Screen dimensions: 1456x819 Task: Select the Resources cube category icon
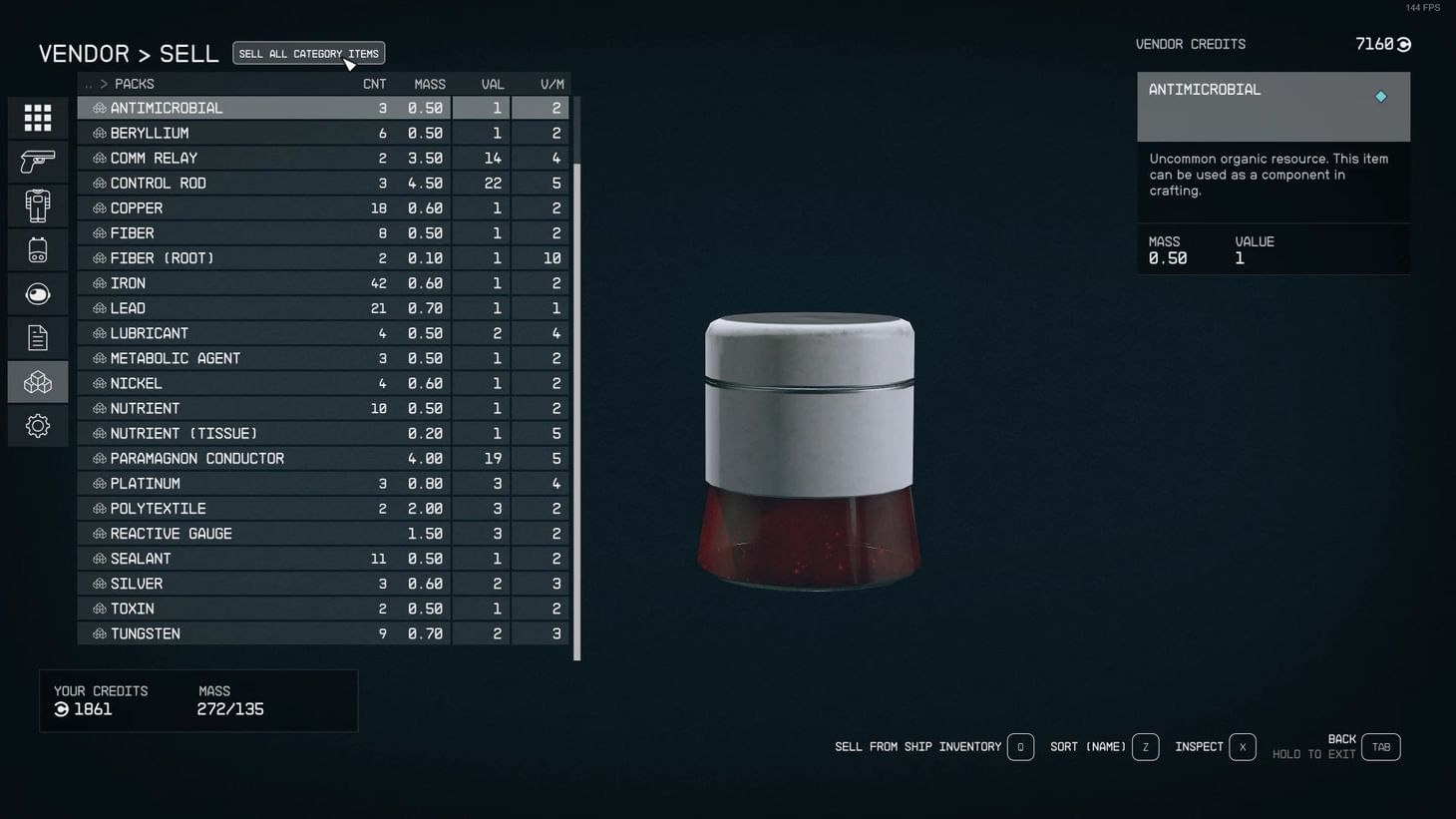[x=37, y=380]
